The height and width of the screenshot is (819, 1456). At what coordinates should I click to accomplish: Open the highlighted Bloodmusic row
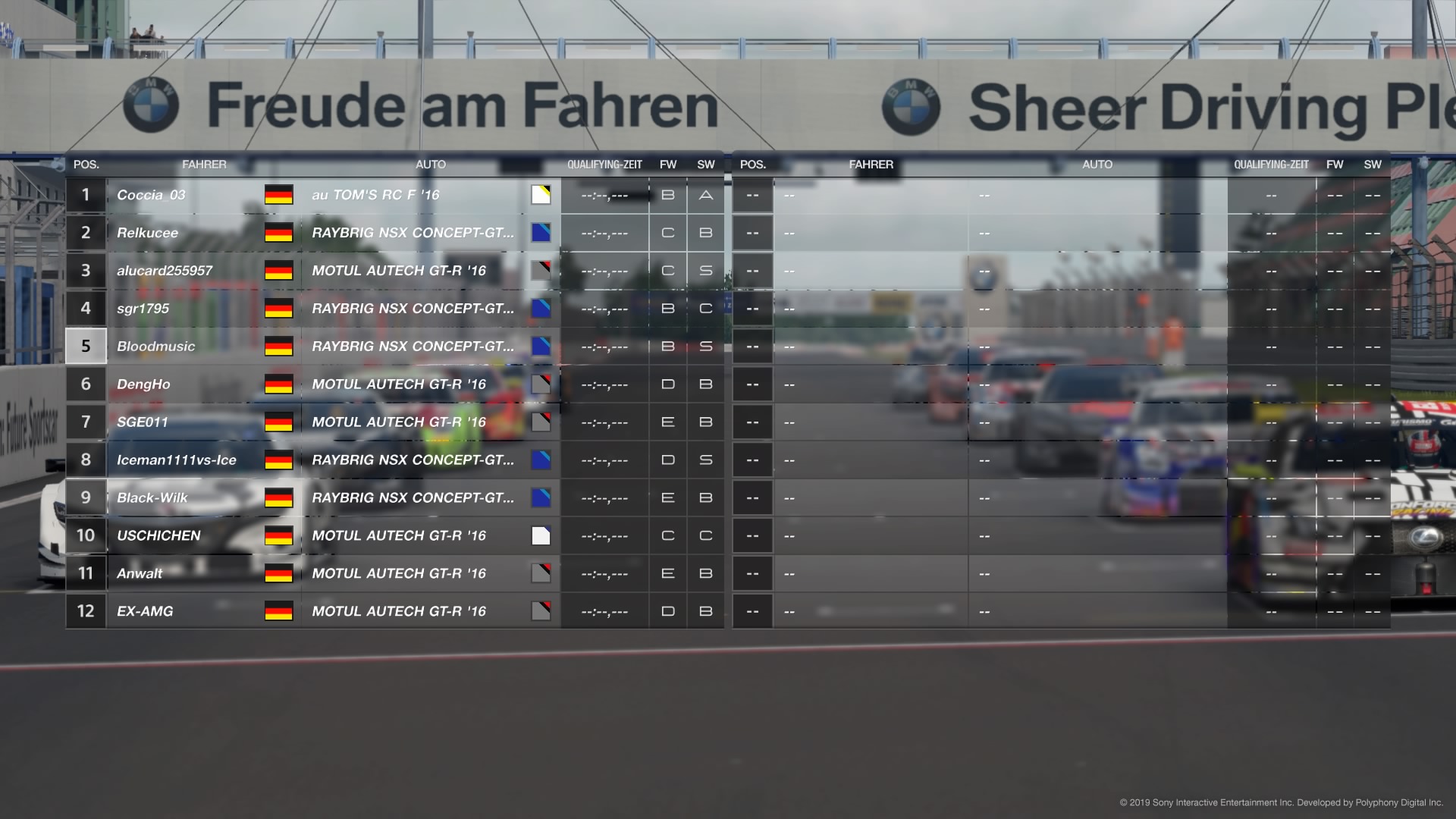[x=156, y=347]
